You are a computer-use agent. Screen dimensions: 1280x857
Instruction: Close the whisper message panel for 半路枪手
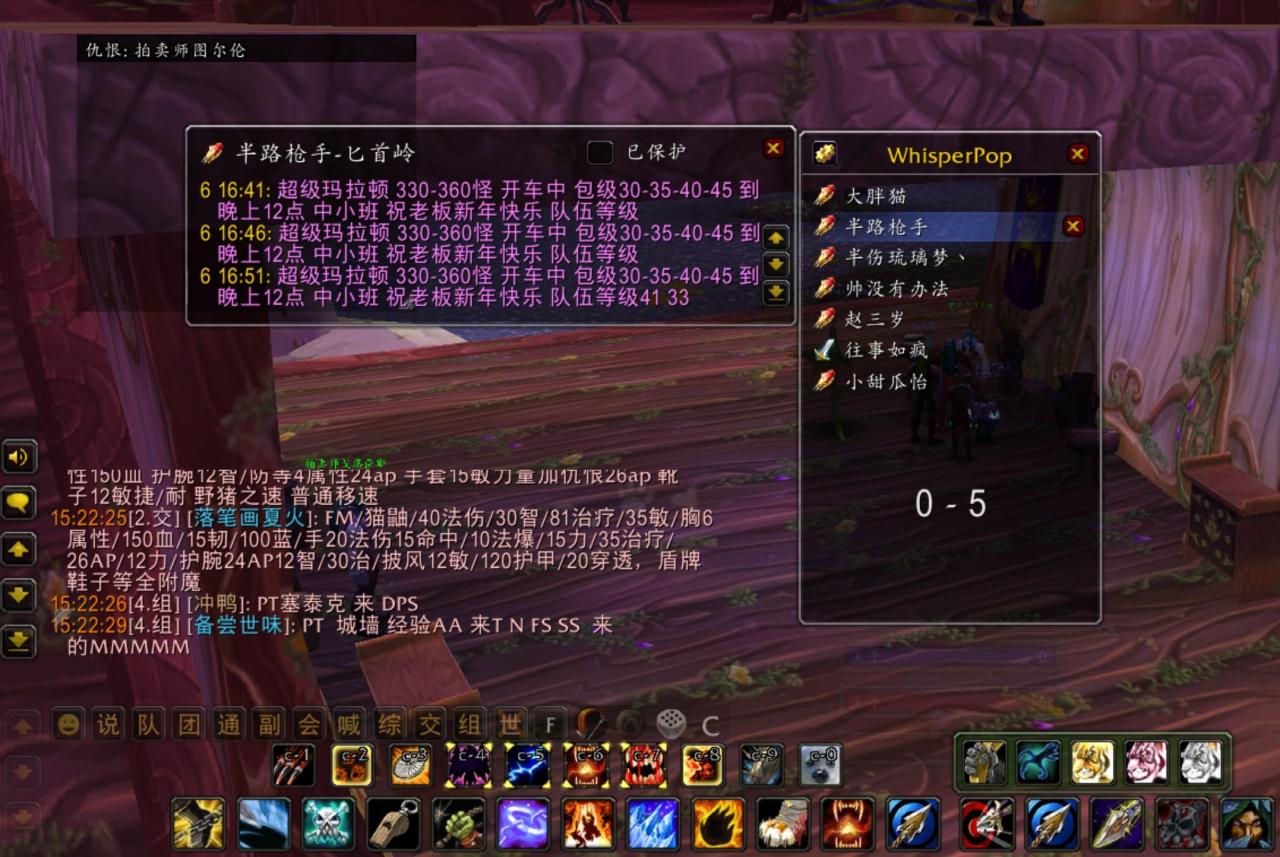coord(773,148)
